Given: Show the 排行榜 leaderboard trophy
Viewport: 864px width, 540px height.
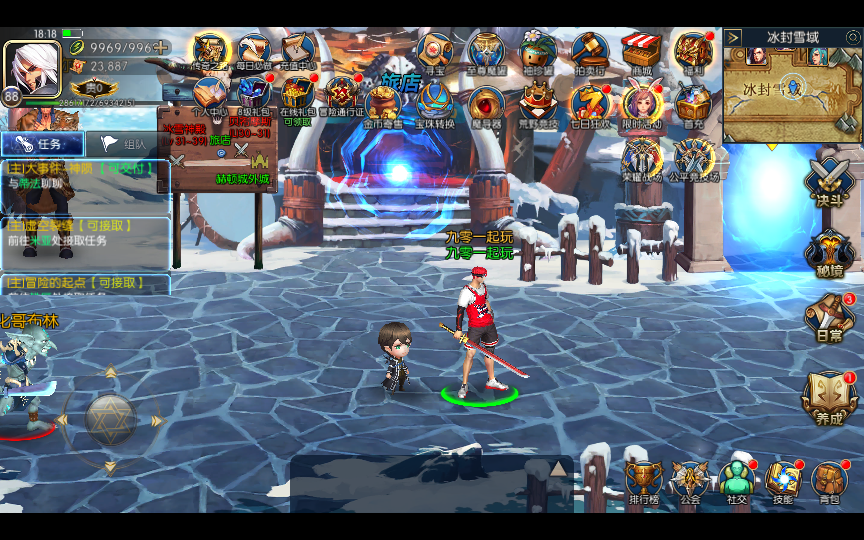Looking at the screenshot, I should click(643, 480).
